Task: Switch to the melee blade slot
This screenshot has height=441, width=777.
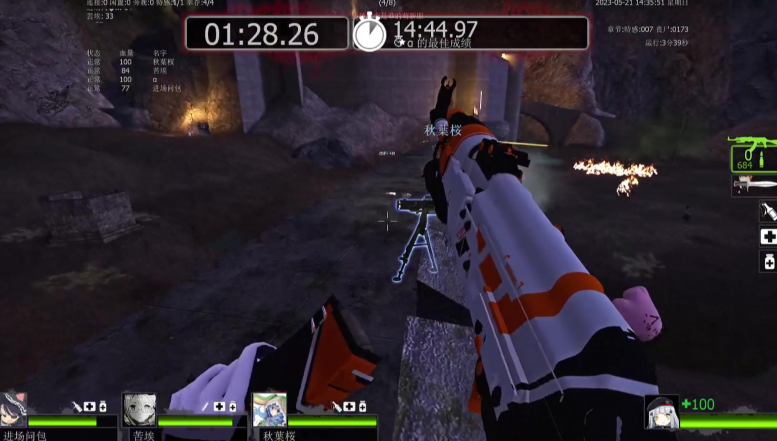Action: pyautogui.click(x=754, y=185)
